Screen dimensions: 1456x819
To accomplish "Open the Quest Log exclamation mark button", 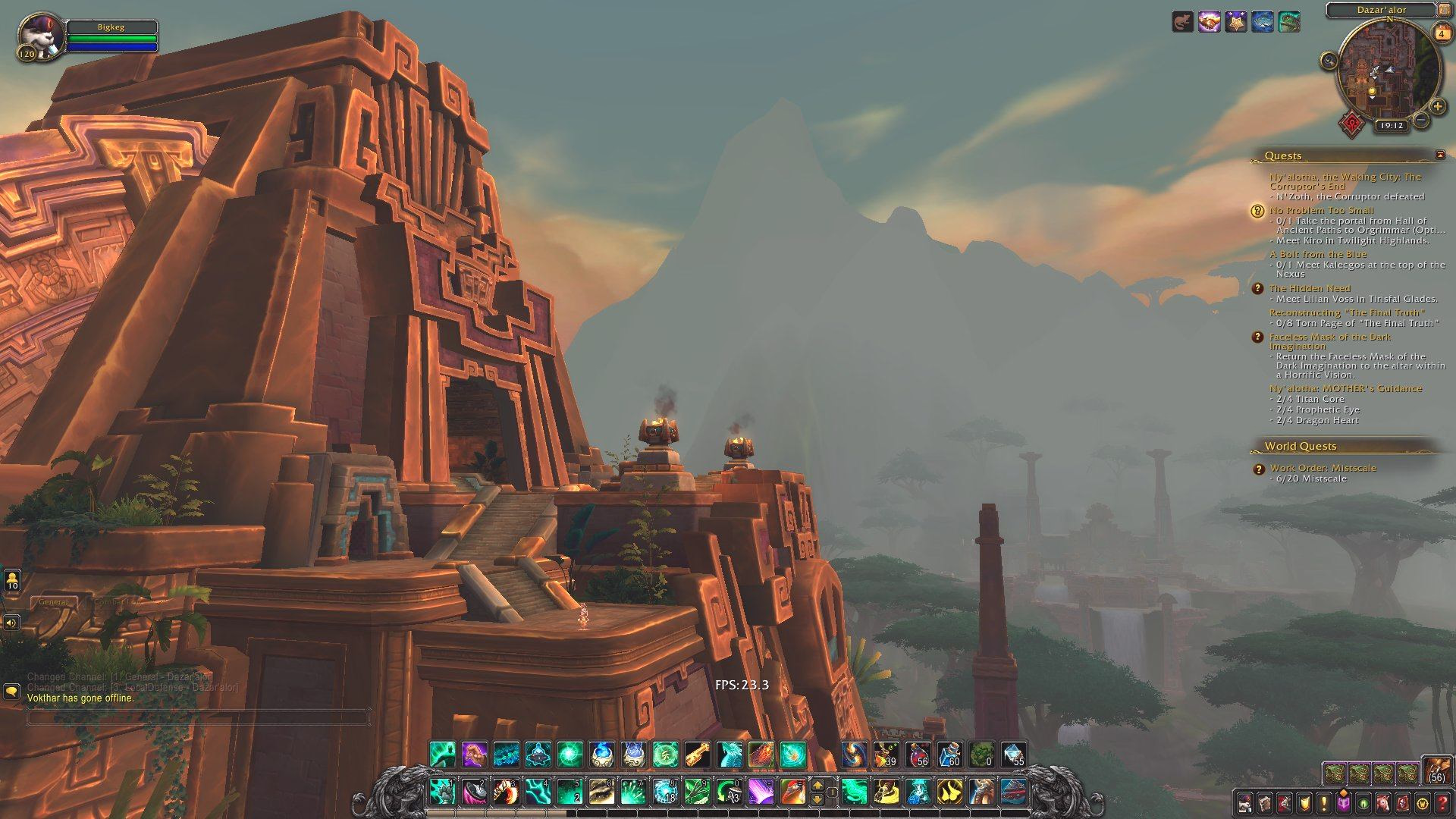I will (1323, 802).
